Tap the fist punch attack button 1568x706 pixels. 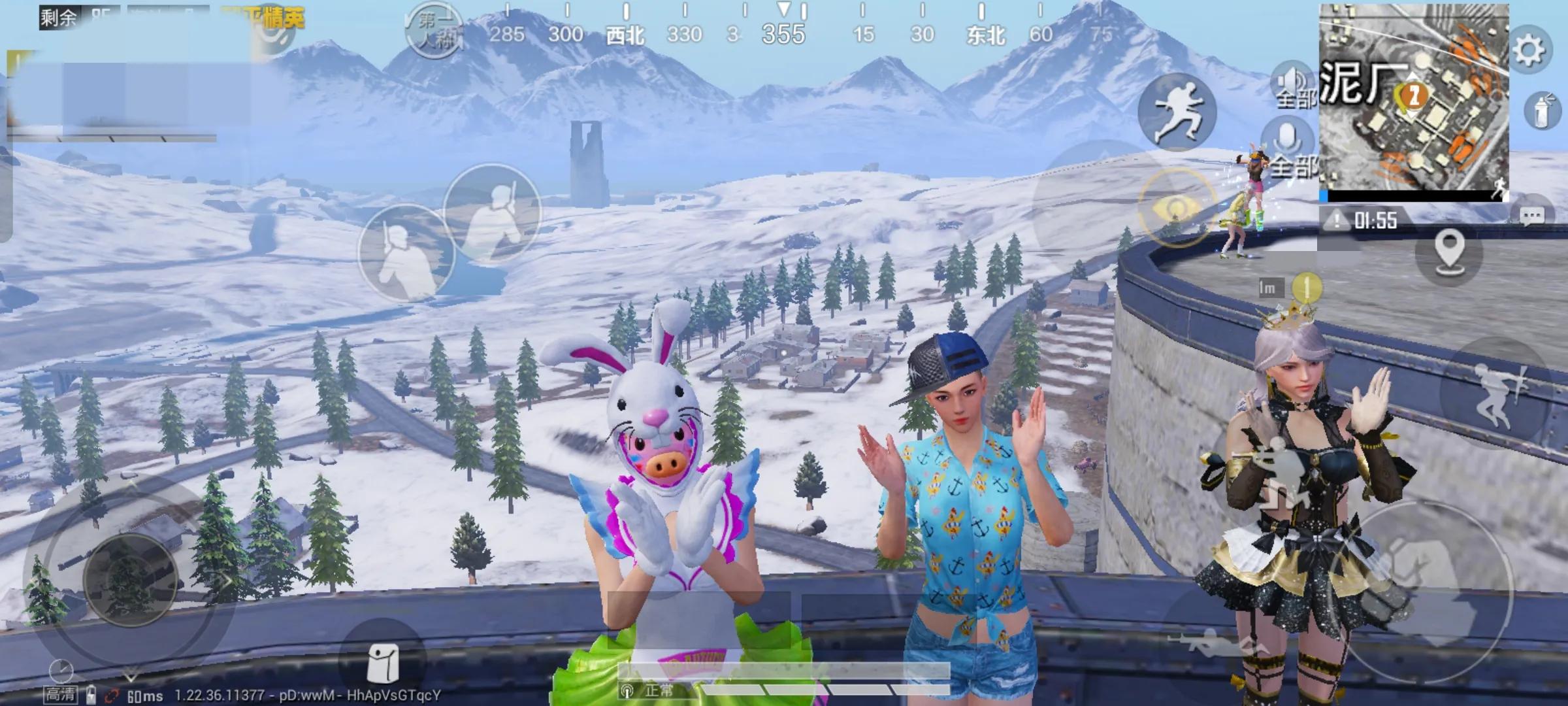(1421, 582)
